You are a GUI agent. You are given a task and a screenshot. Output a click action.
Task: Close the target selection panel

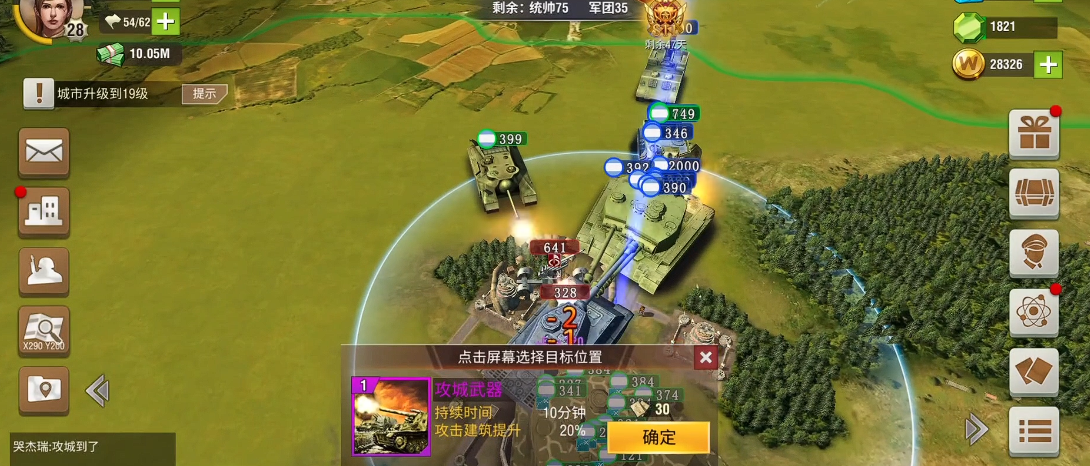(x=706, y=358)
